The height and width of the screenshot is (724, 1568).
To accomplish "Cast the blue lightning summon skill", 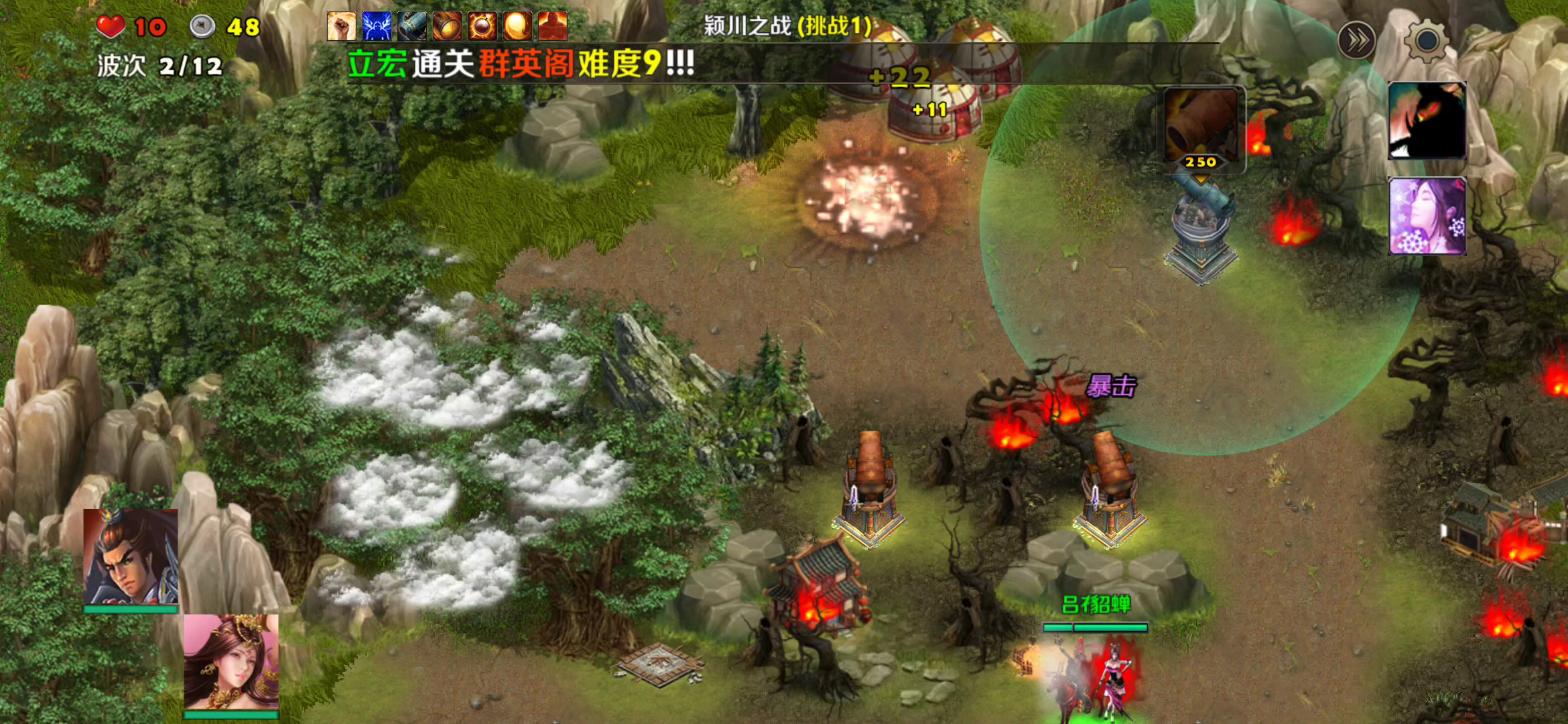I will [377, 27].
